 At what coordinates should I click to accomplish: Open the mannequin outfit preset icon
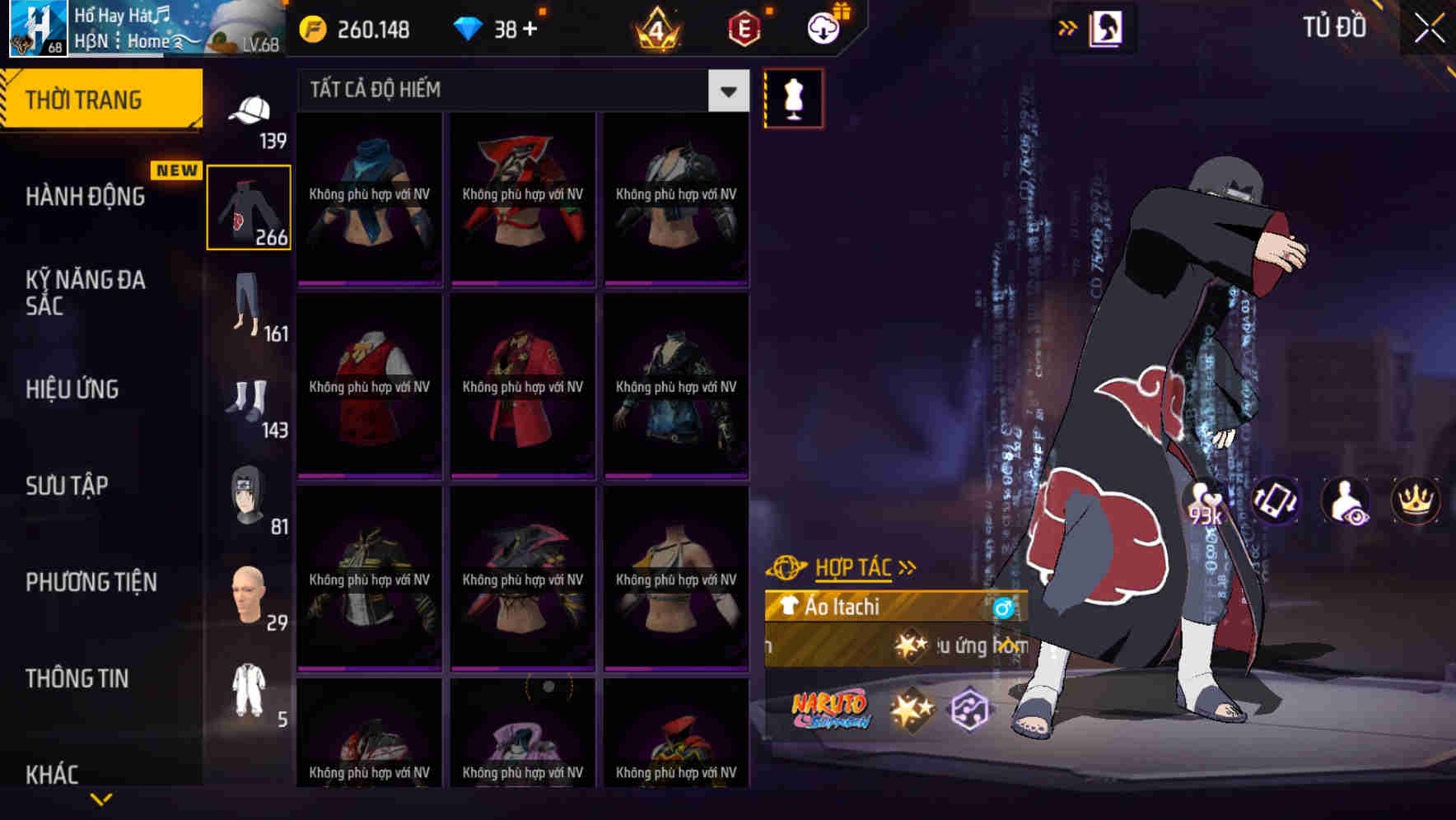(x=792, y=97)
